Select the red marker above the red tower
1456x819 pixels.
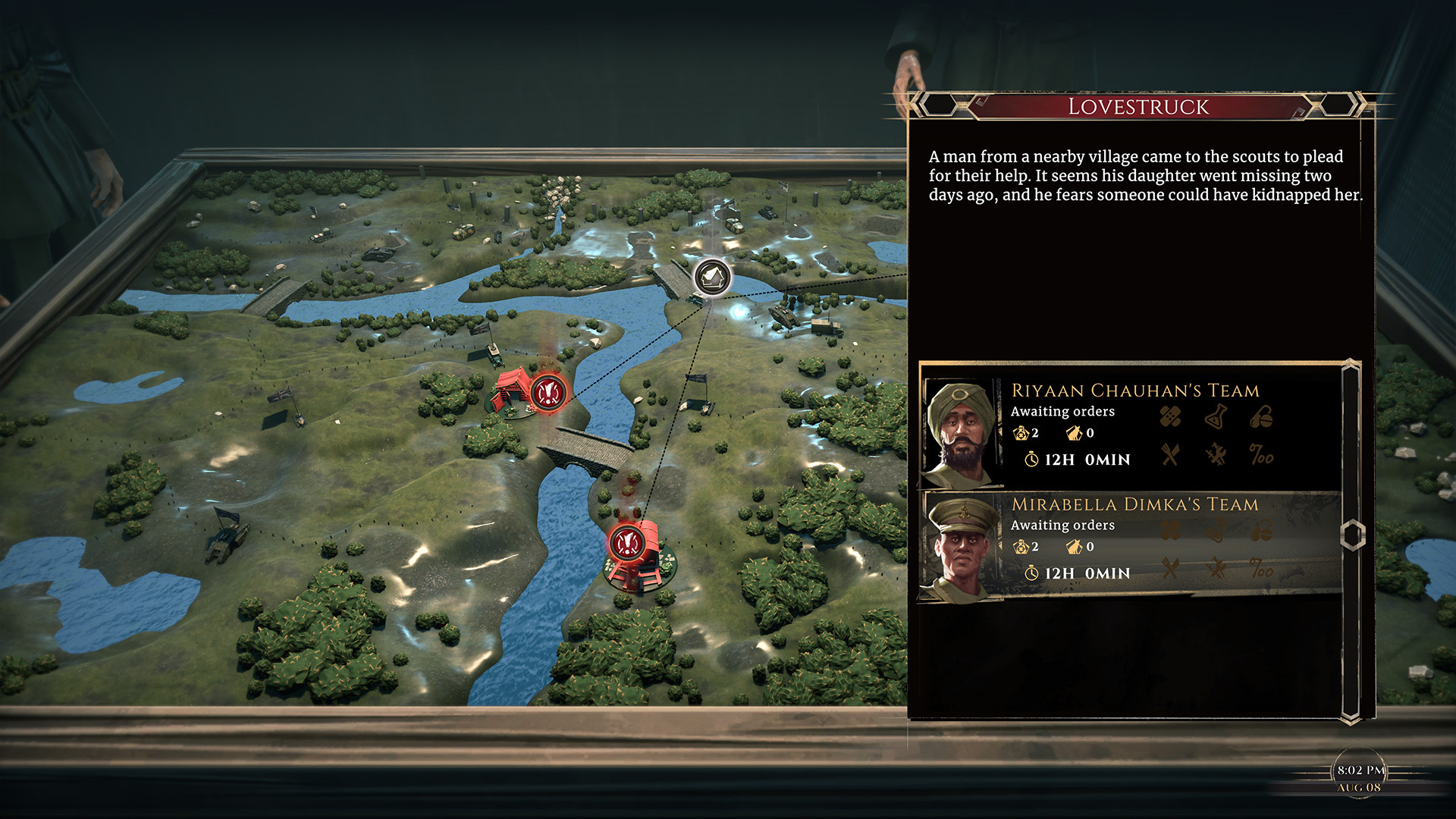pyautogui.click(x=626, y=542)
